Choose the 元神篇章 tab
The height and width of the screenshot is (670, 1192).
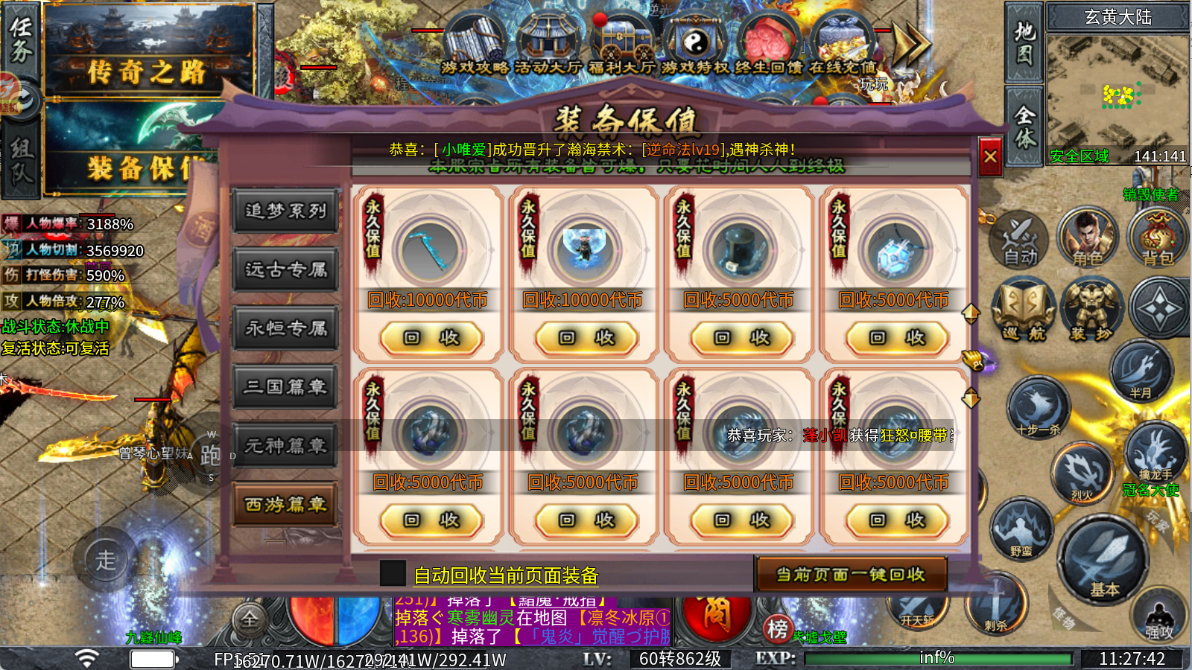[285, 445]
